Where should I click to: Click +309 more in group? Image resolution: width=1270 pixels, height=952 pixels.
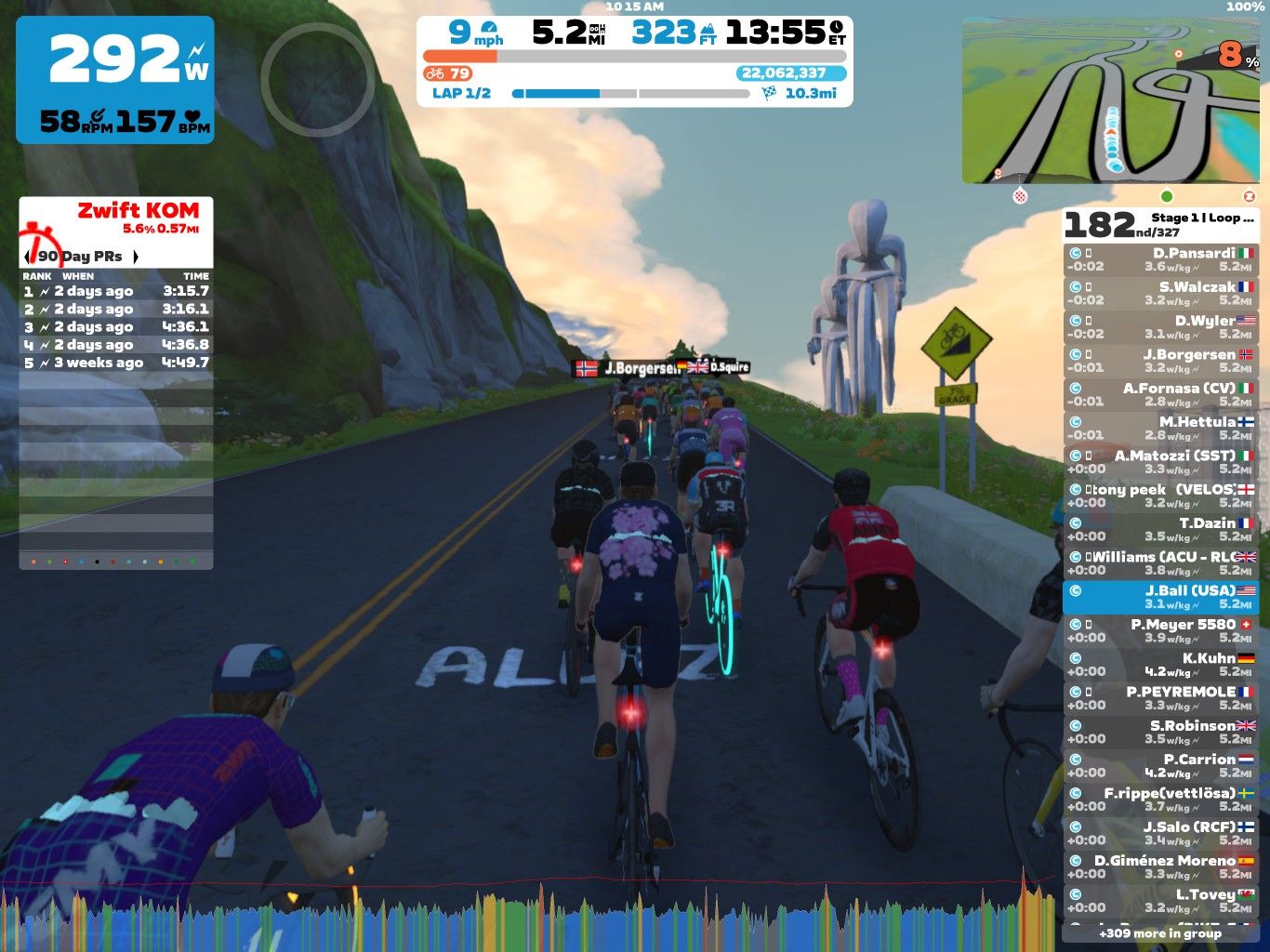(1160, 933)
